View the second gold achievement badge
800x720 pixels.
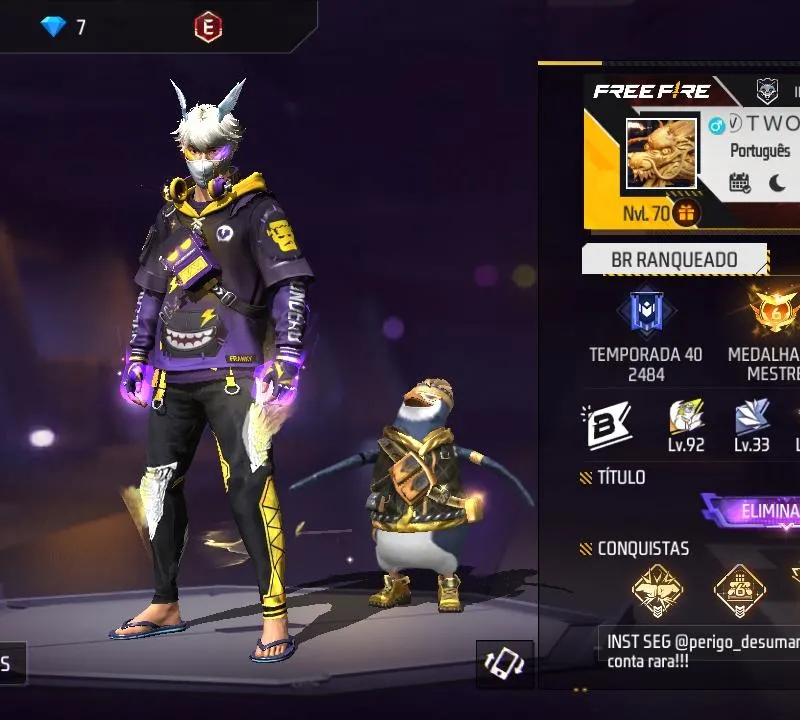tap(739, 591)
